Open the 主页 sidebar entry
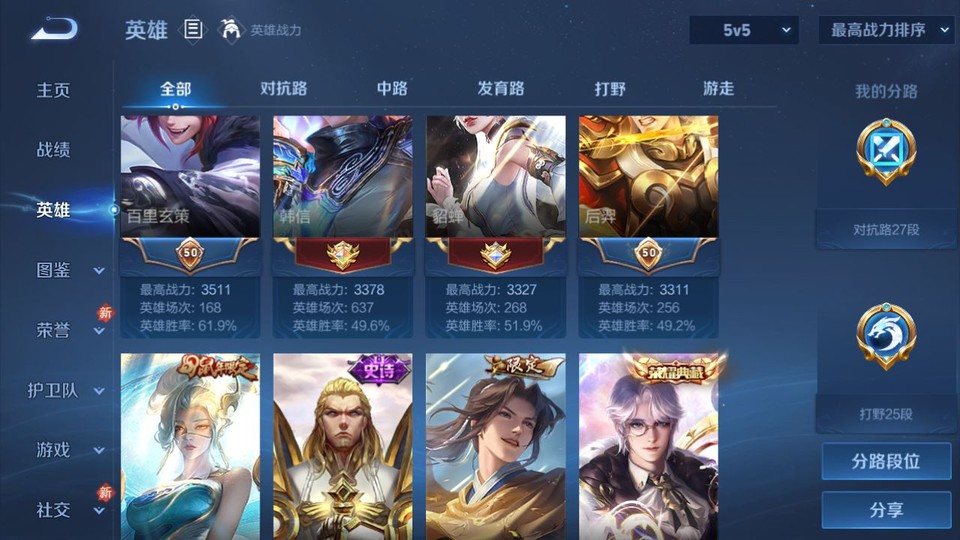Viewport: 960px width, 540px height. click(x=54, y=90)
